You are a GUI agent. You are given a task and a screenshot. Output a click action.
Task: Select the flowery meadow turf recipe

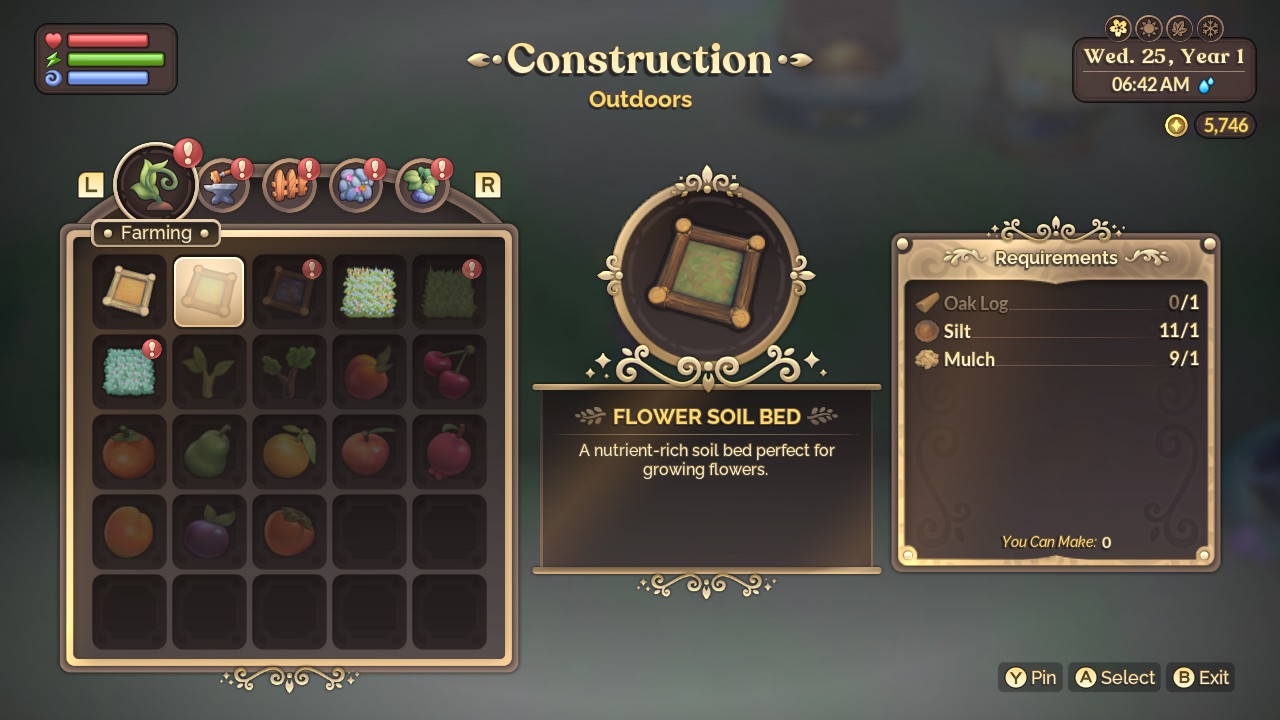click(x=368, y=291)
